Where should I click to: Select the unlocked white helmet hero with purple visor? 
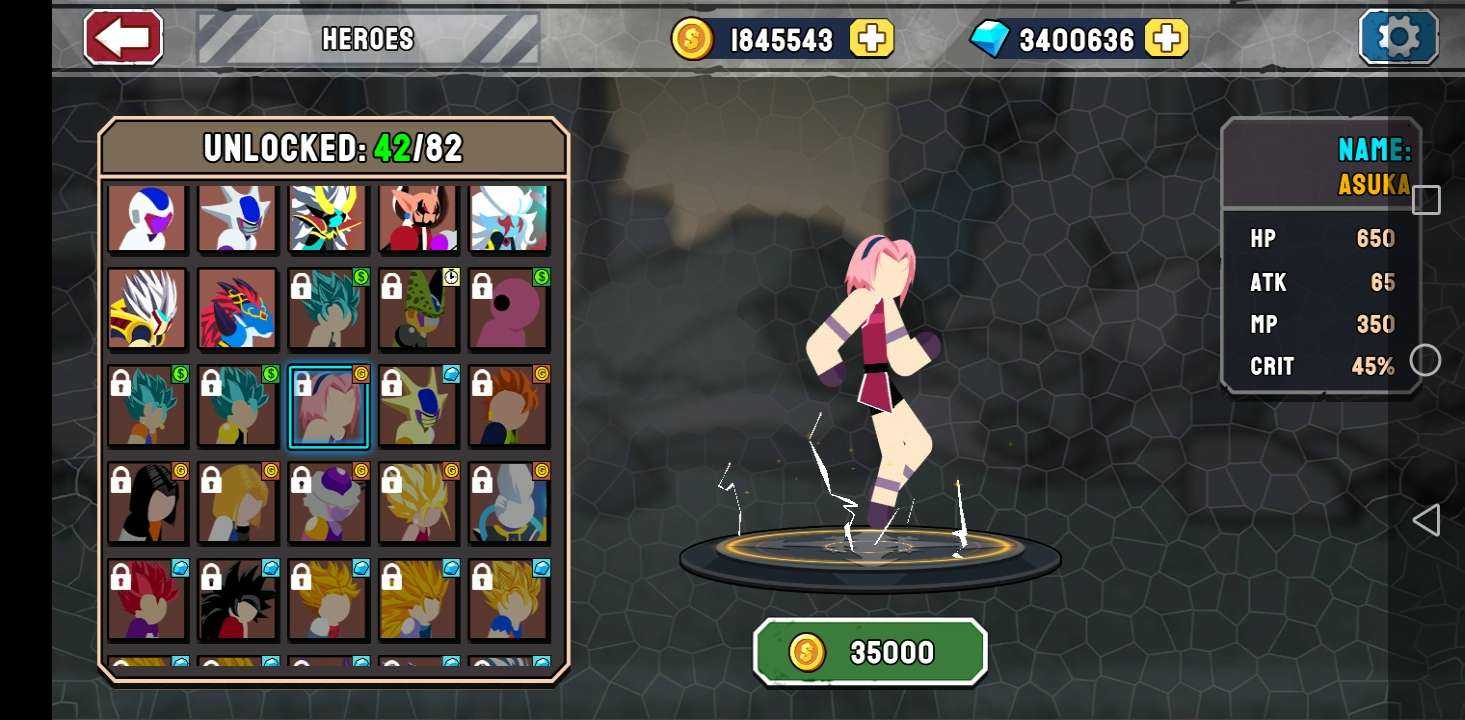click(x=147, y=218)
